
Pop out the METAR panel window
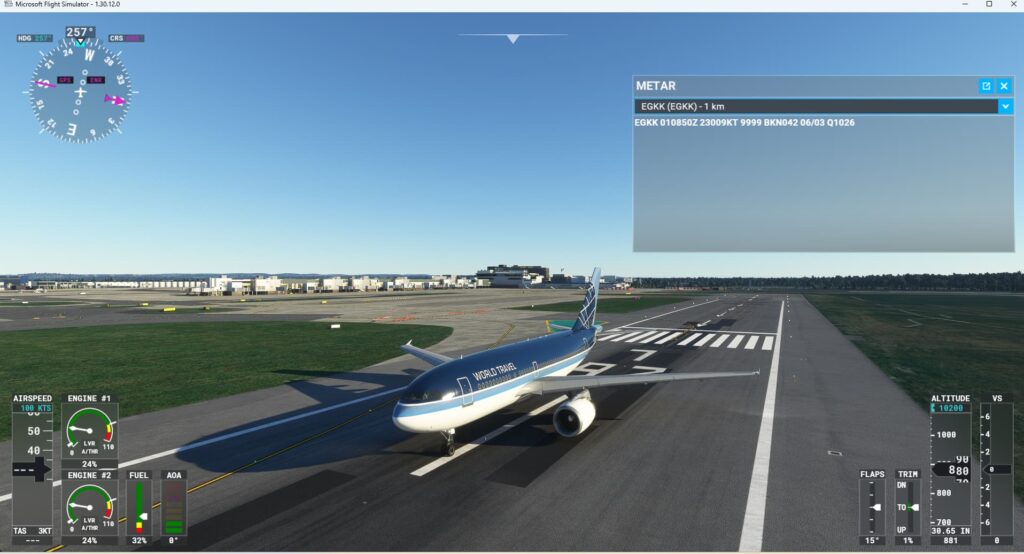tap(986, 86)
